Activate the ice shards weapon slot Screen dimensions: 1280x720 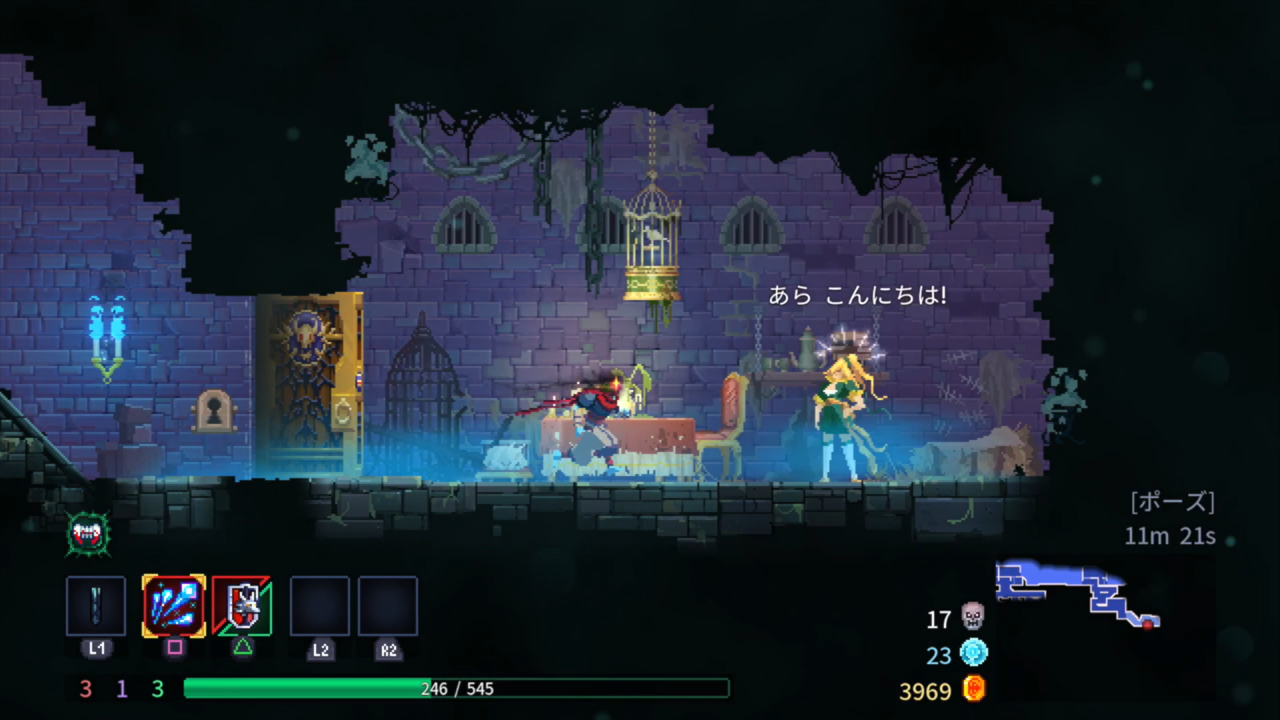tap(174, 606)
